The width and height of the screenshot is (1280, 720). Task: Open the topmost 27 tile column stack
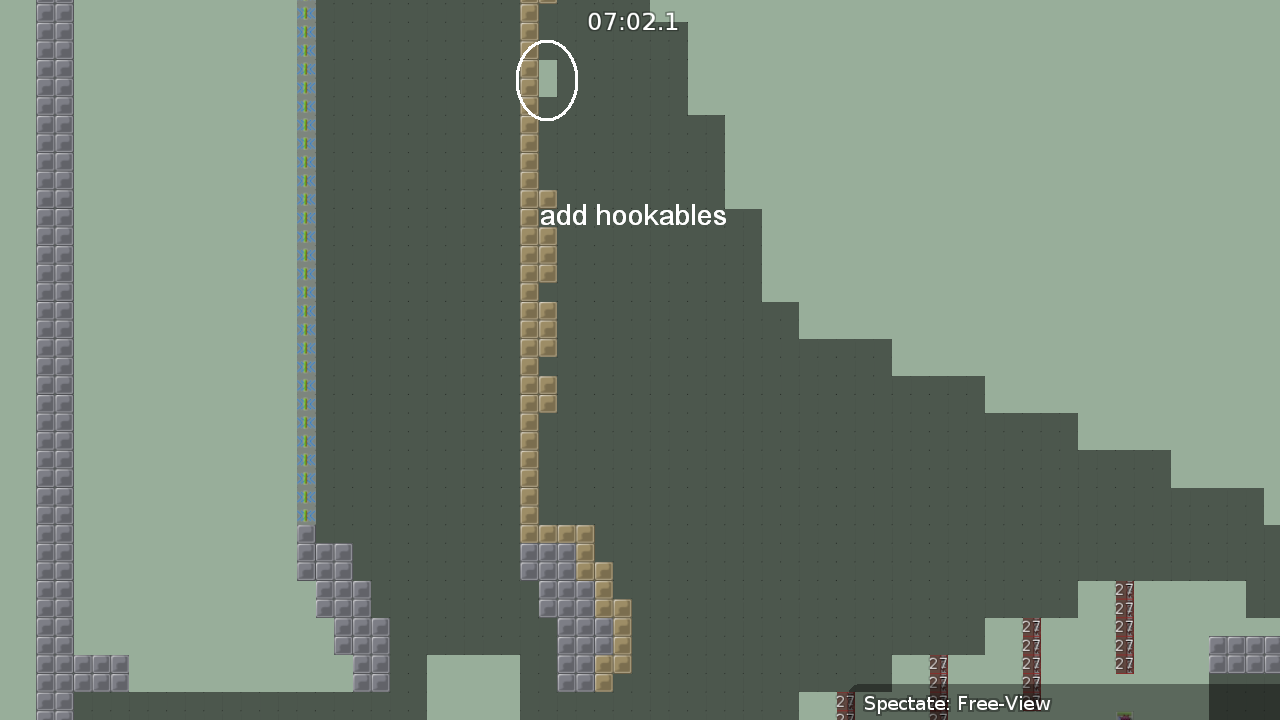pyautogui.click(x=1124, y=590)
